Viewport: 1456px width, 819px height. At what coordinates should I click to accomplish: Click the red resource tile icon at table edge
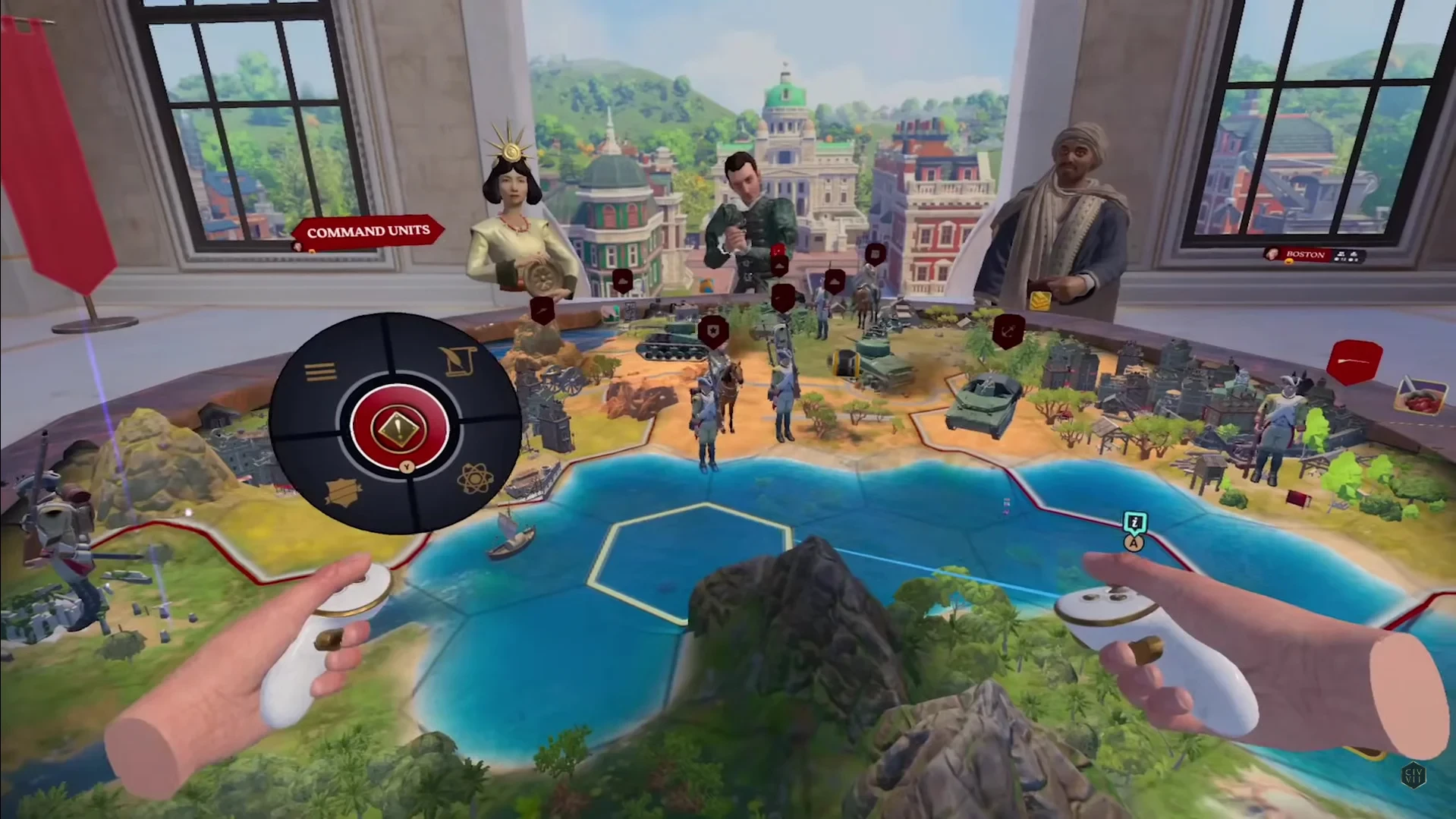(x=1420, y=395)
